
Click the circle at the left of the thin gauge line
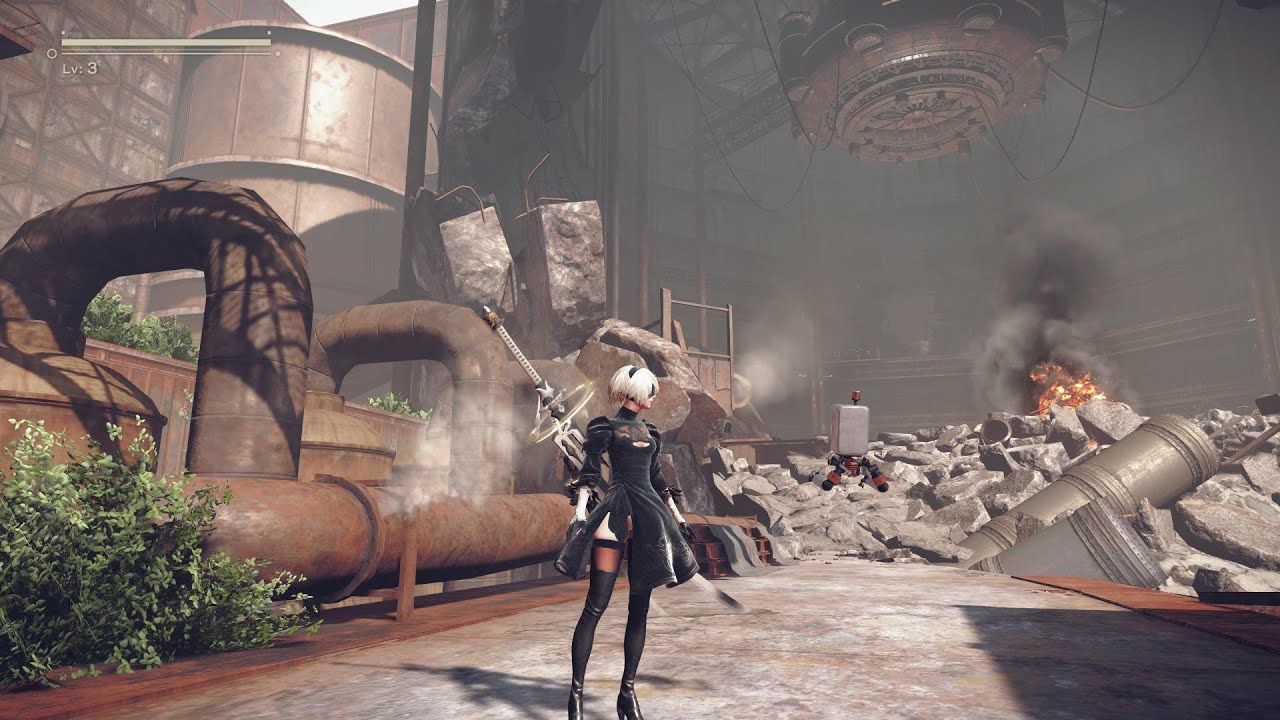[x=51, y=54]
